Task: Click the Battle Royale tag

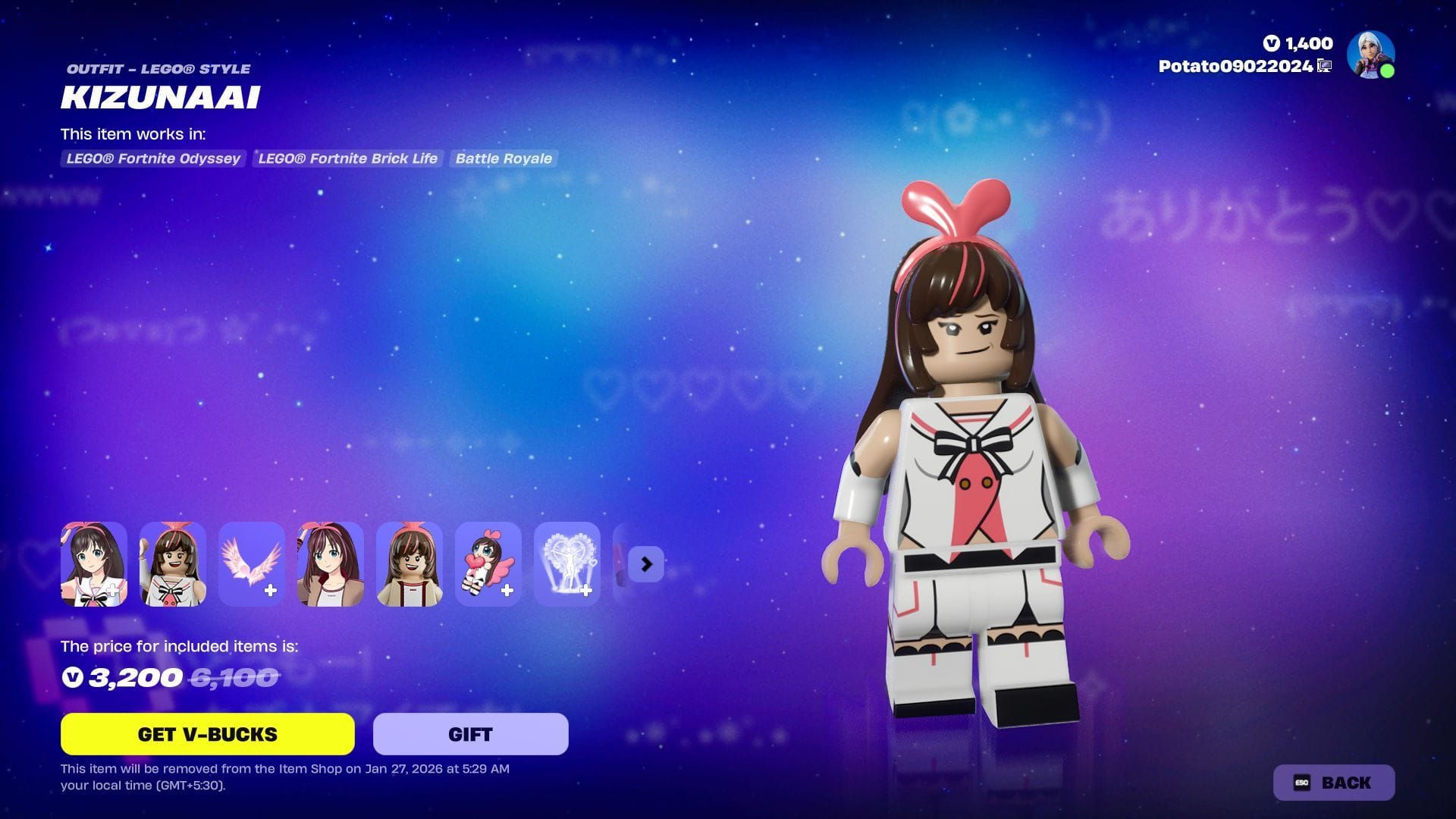Action: (504, 158)
